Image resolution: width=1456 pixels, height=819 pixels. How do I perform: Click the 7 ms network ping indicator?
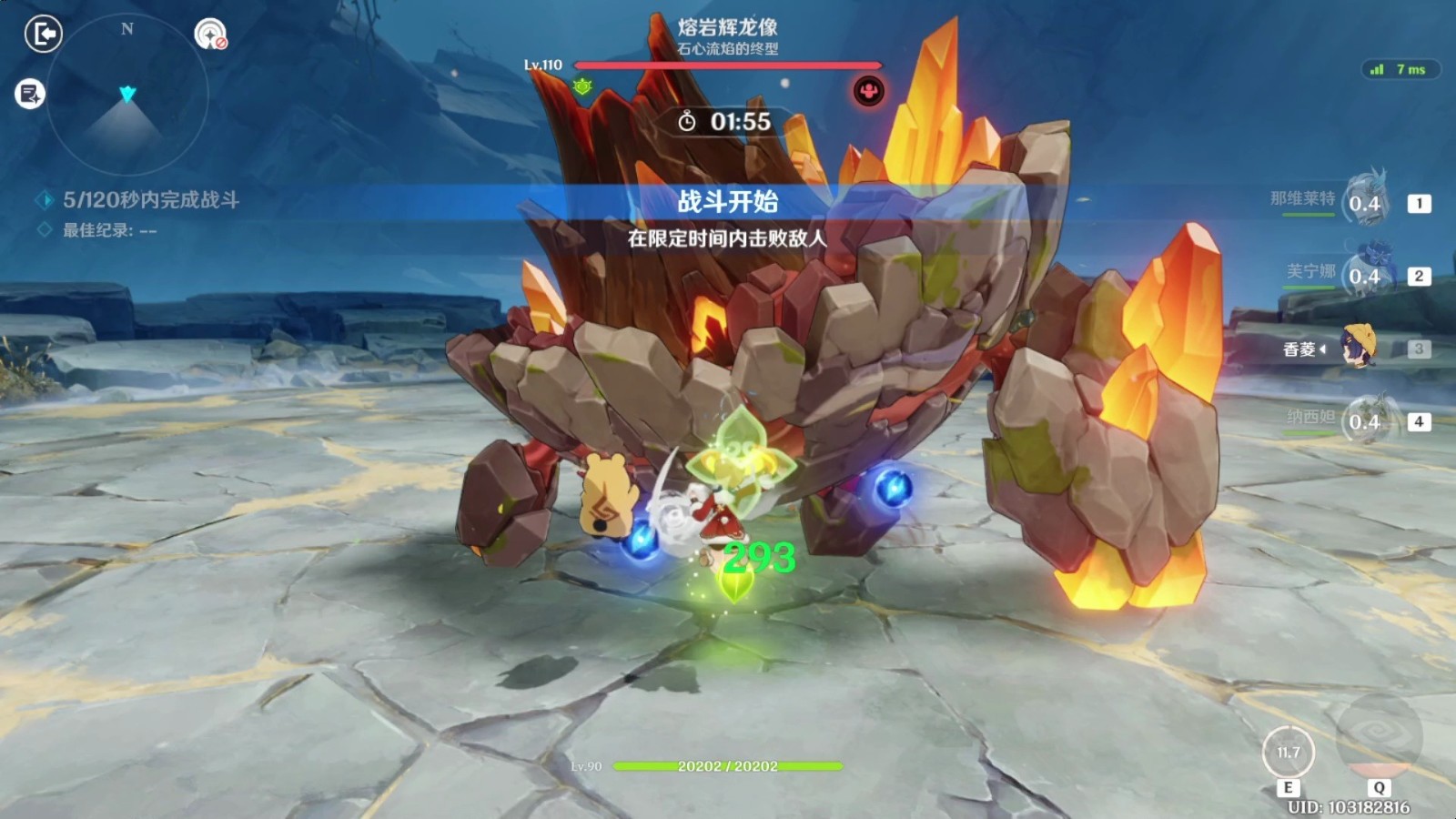click(1401, 66)
